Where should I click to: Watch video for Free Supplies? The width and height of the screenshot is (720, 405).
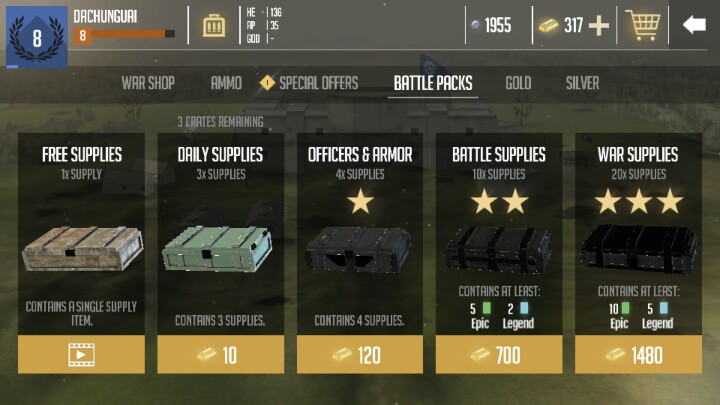coord(81,355)
